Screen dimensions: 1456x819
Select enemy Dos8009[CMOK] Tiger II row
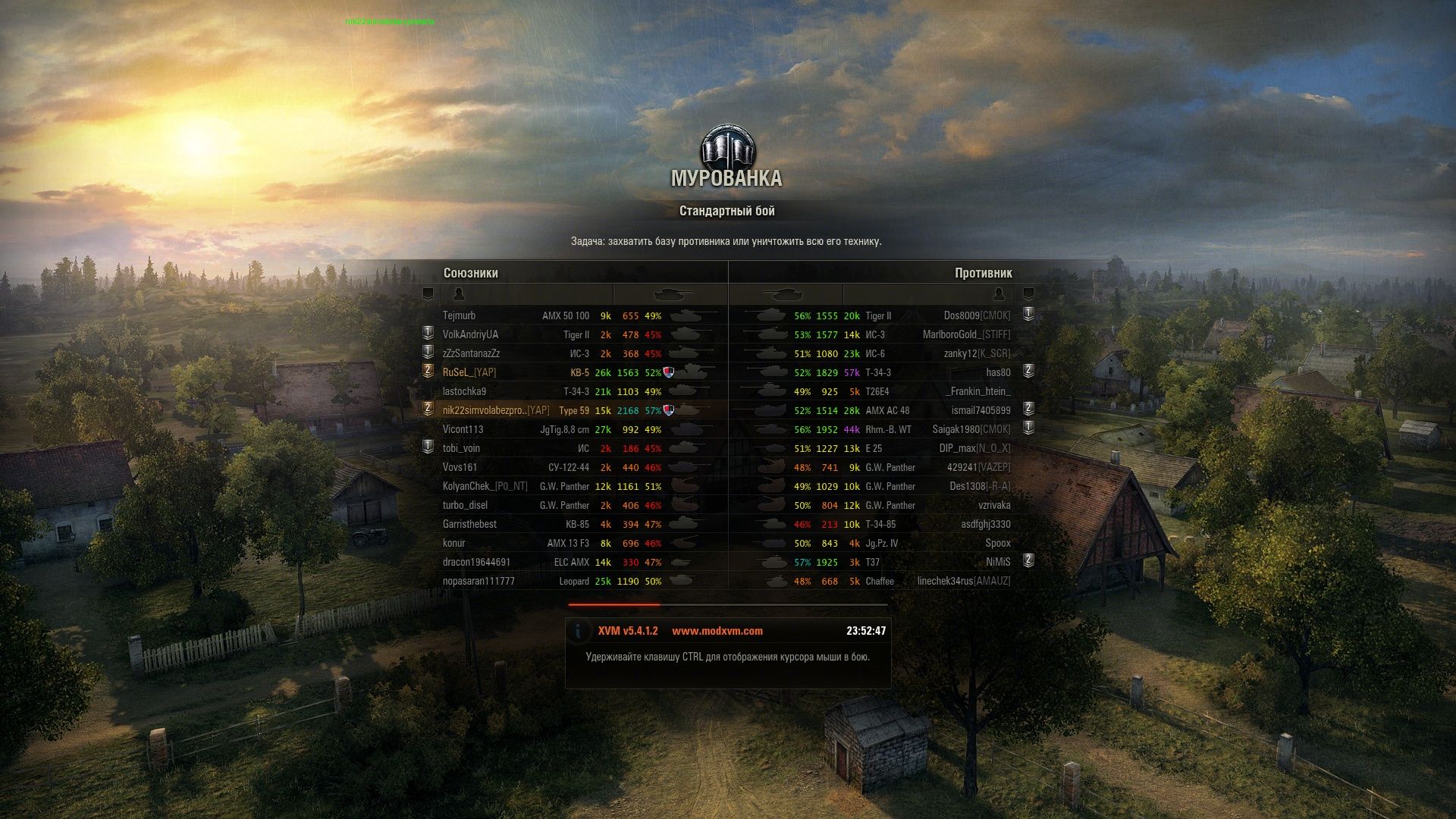(977, 315)
